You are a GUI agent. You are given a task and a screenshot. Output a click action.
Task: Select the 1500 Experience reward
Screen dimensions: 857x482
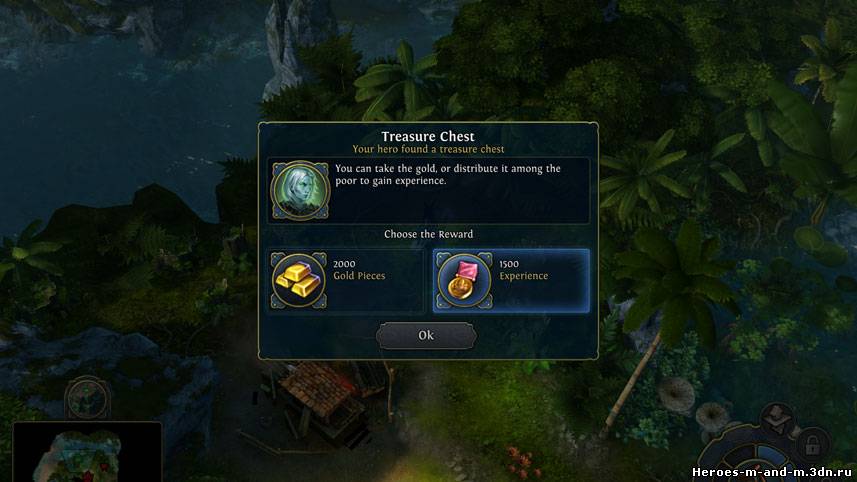[511, 279]
